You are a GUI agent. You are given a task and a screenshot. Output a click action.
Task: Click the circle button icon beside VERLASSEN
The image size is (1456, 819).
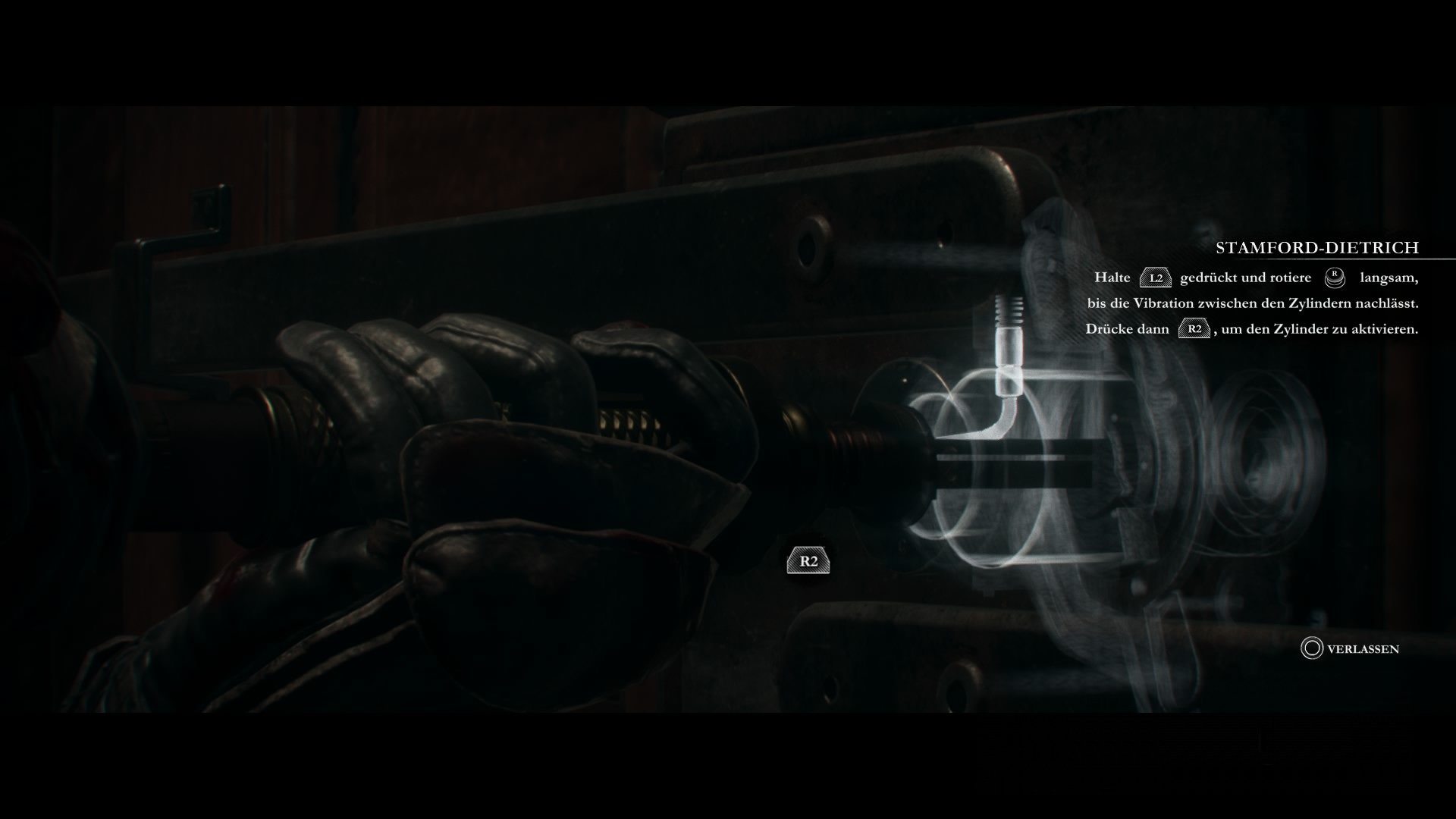1311,649
